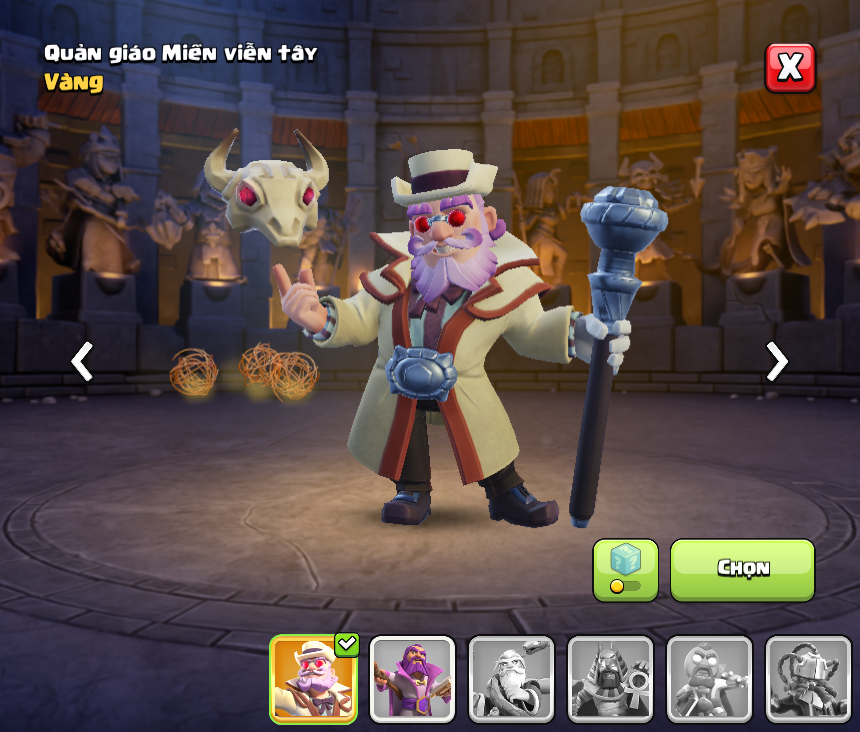Select the western Warden skin with white hat
Screen dimensions: 860x732
tap(314, 679)
